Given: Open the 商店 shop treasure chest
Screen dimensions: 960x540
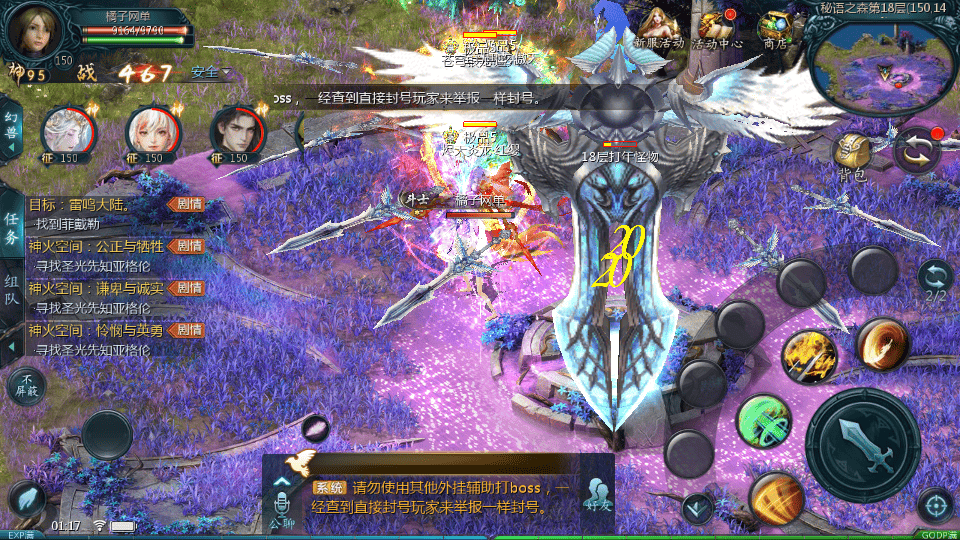Looking at the screenshot, I should tap(774, 27).
